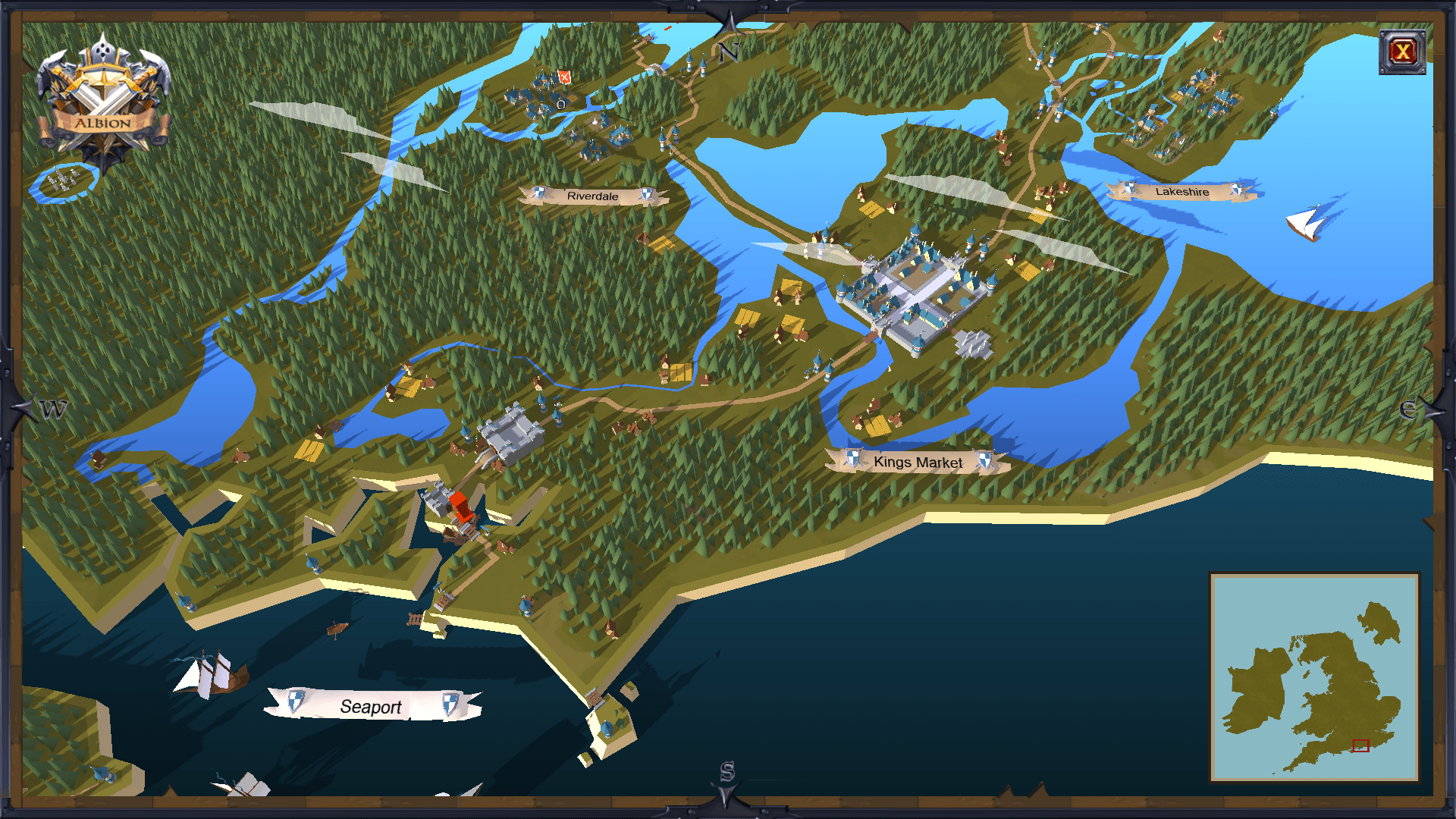Select the Kings Market label
Viewport: 1456px width, 819px height.
(x=918, y=462)
